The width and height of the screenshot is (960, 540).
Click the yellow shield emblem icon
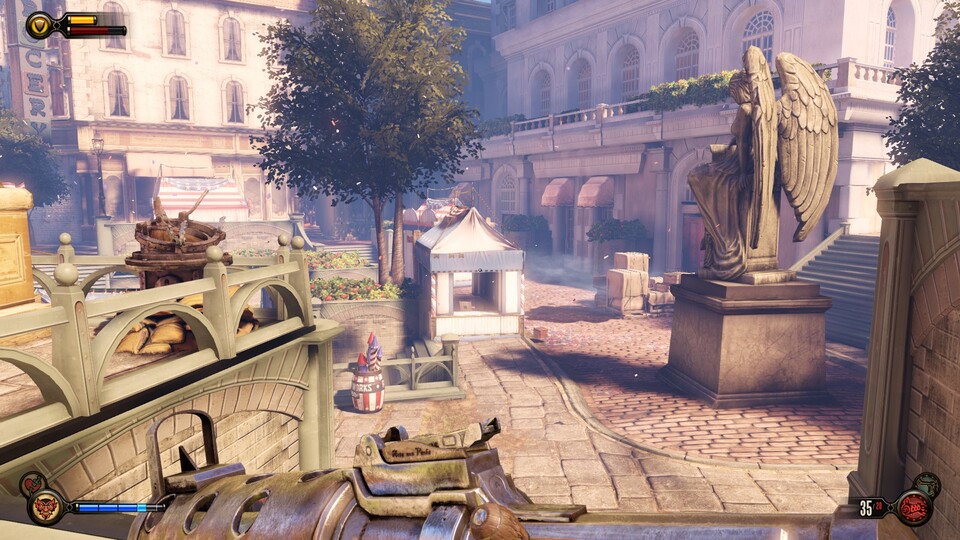[x=41, y=25]
